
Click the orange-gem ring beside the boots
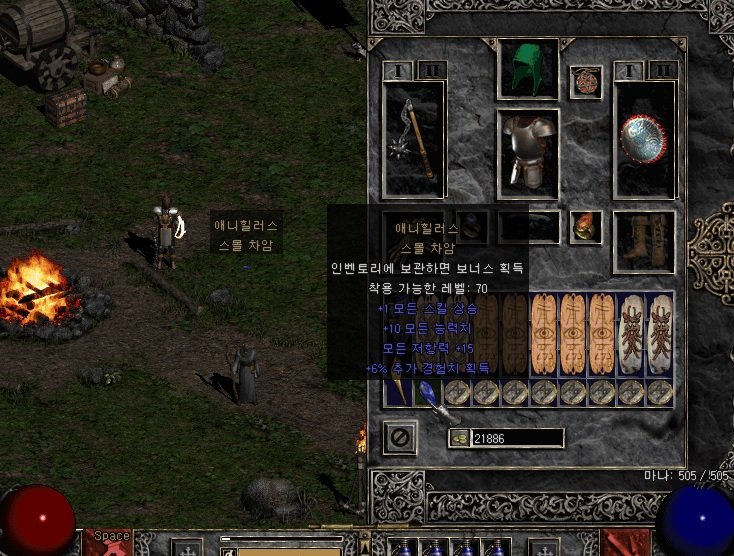pos(585,228)
